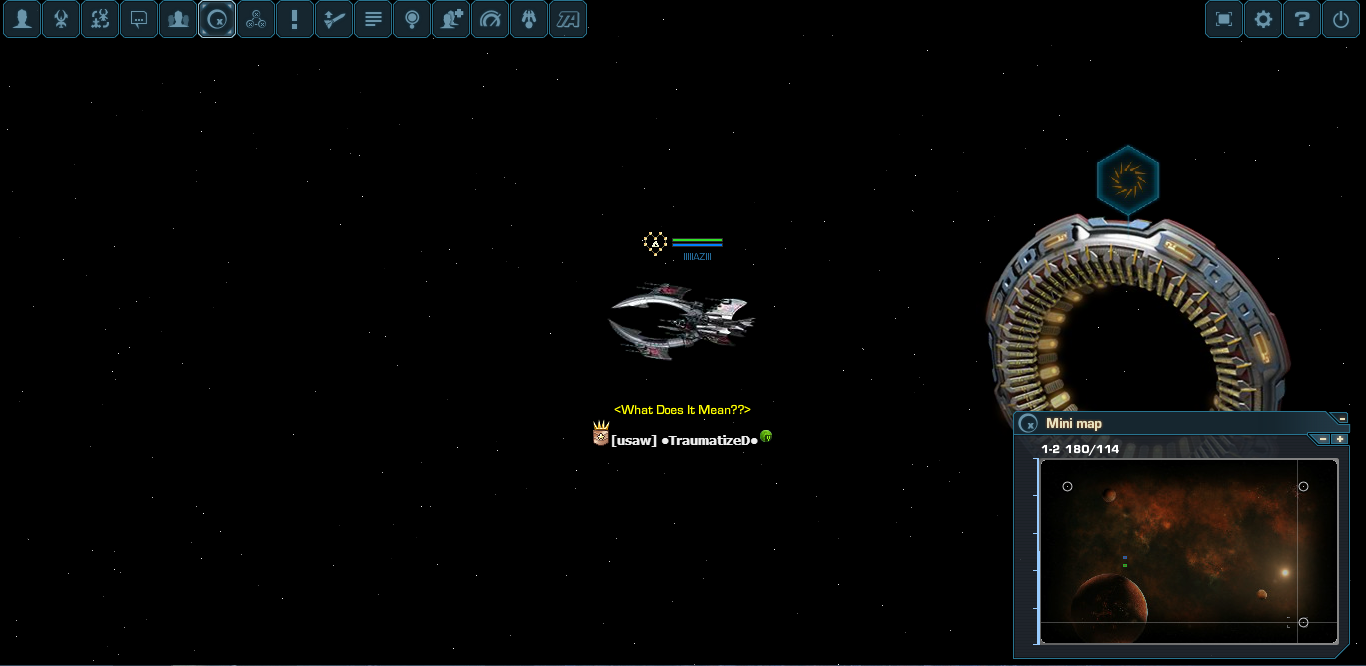
Task: Minimize the Mini map window
Action: click(x=1342, y=418)
